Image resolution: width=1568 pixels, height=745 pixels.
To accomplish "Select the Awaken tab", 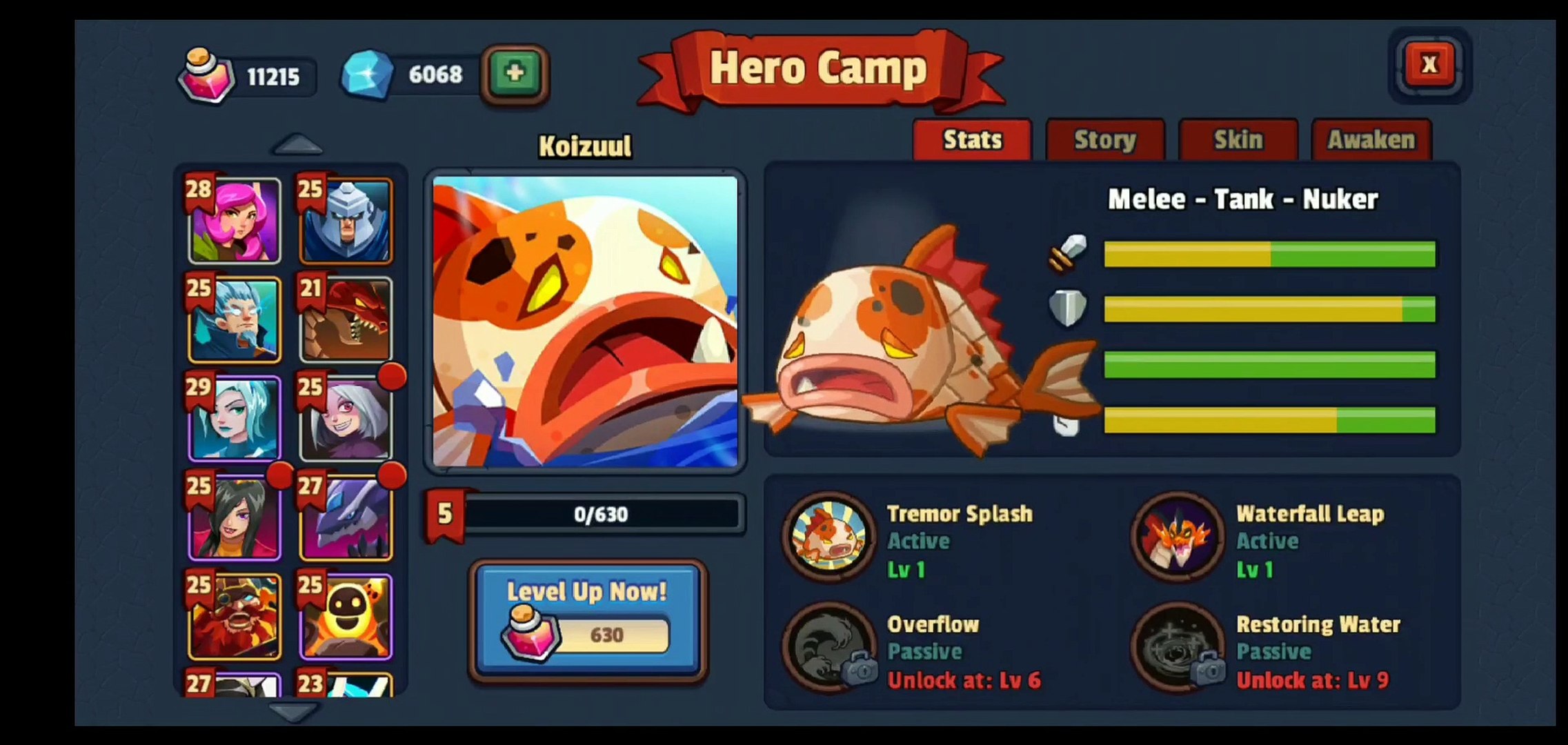I will coord(1371,140).
